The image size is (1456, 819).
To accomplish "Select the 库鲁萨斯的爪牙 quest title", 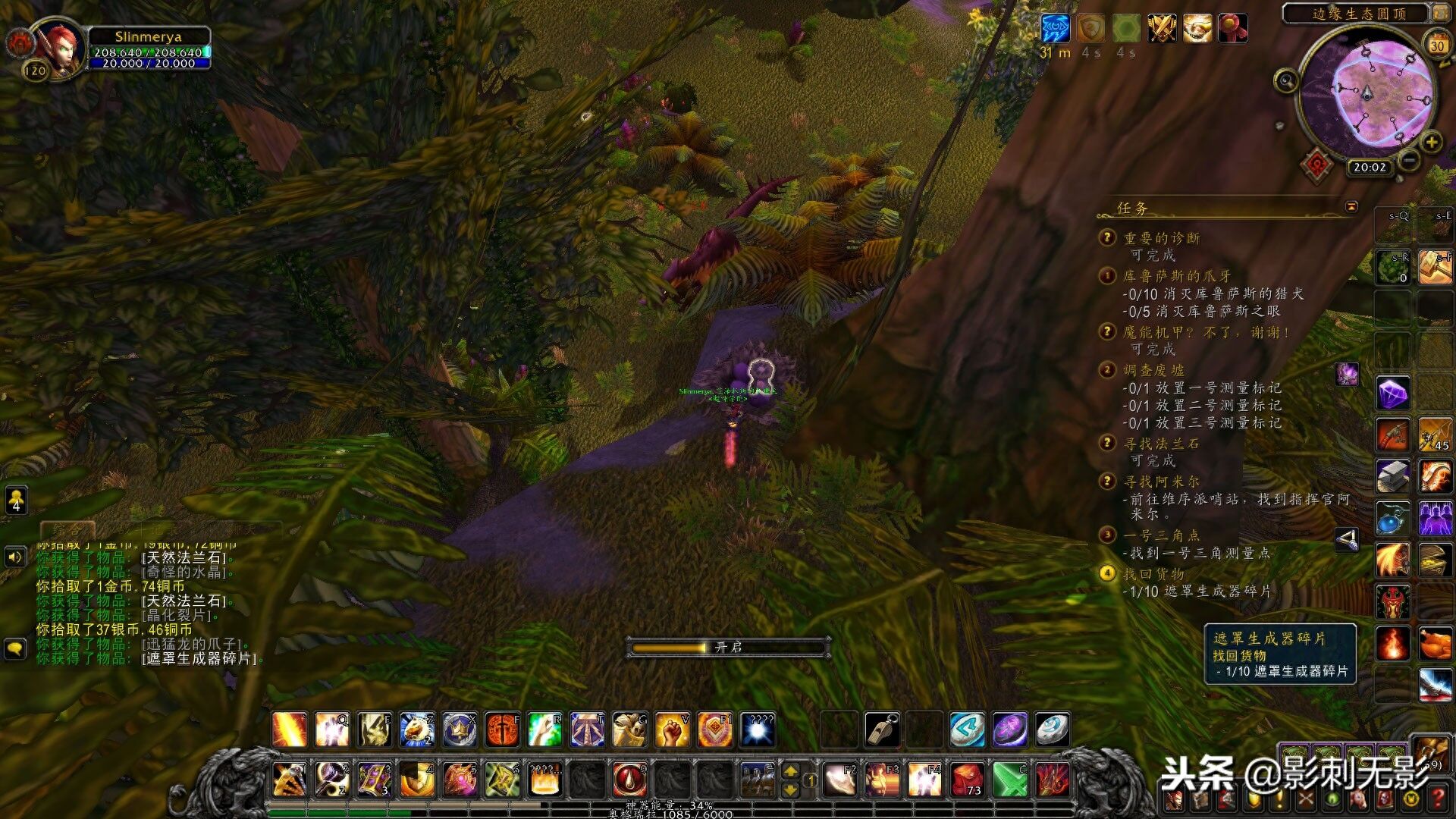I will pyautogui.click(x=1177, y=276).
